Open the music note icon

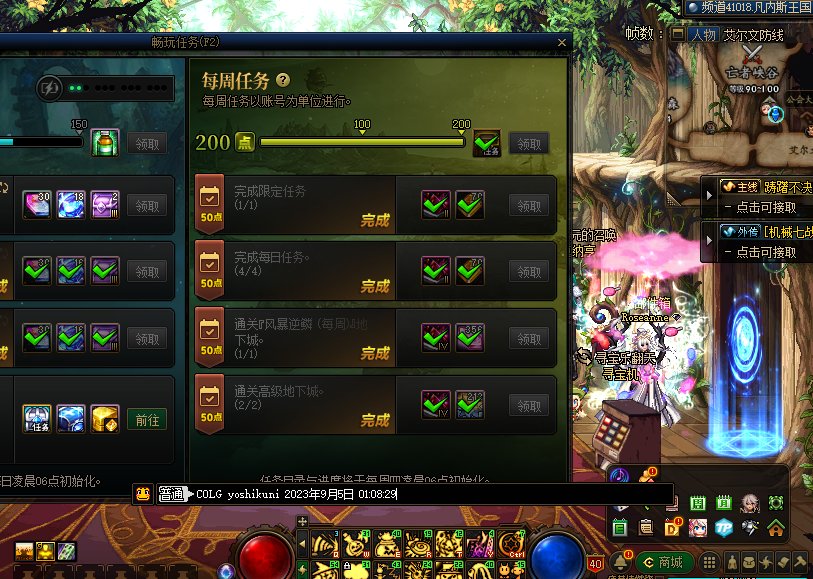[619, 475]
